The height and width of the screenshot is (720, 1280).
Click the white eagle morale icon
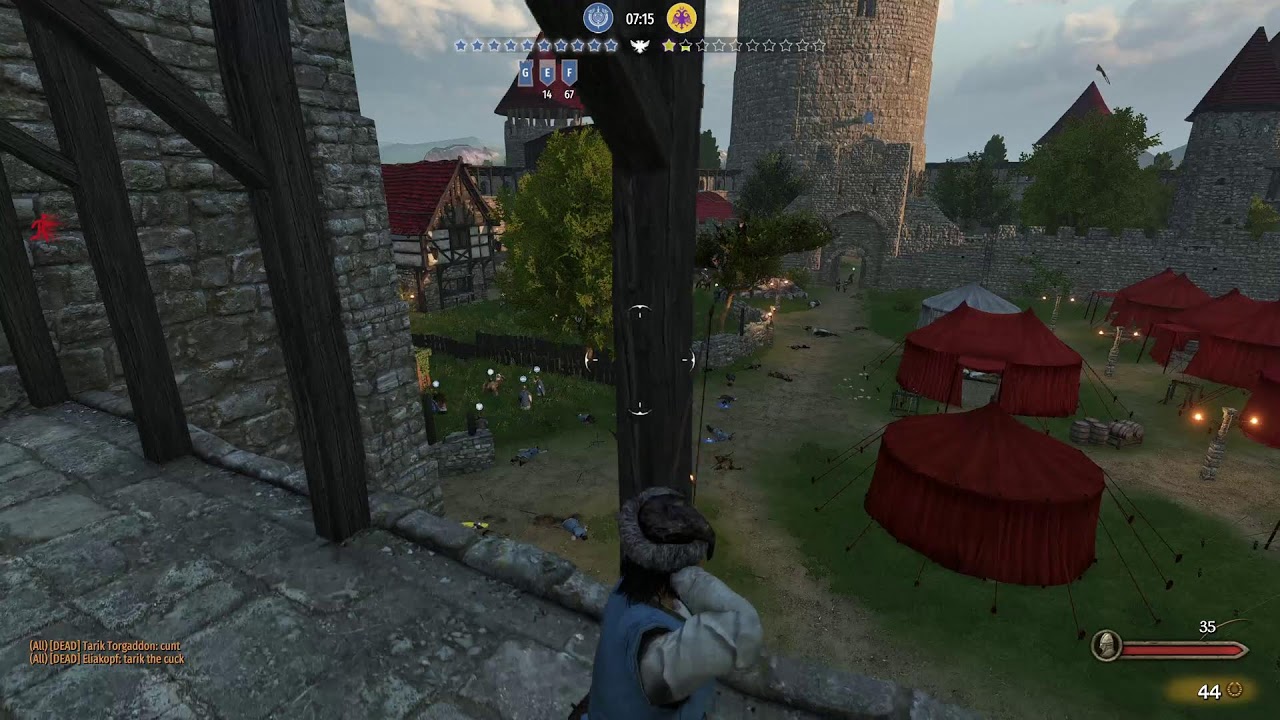(x=640, y=46)
